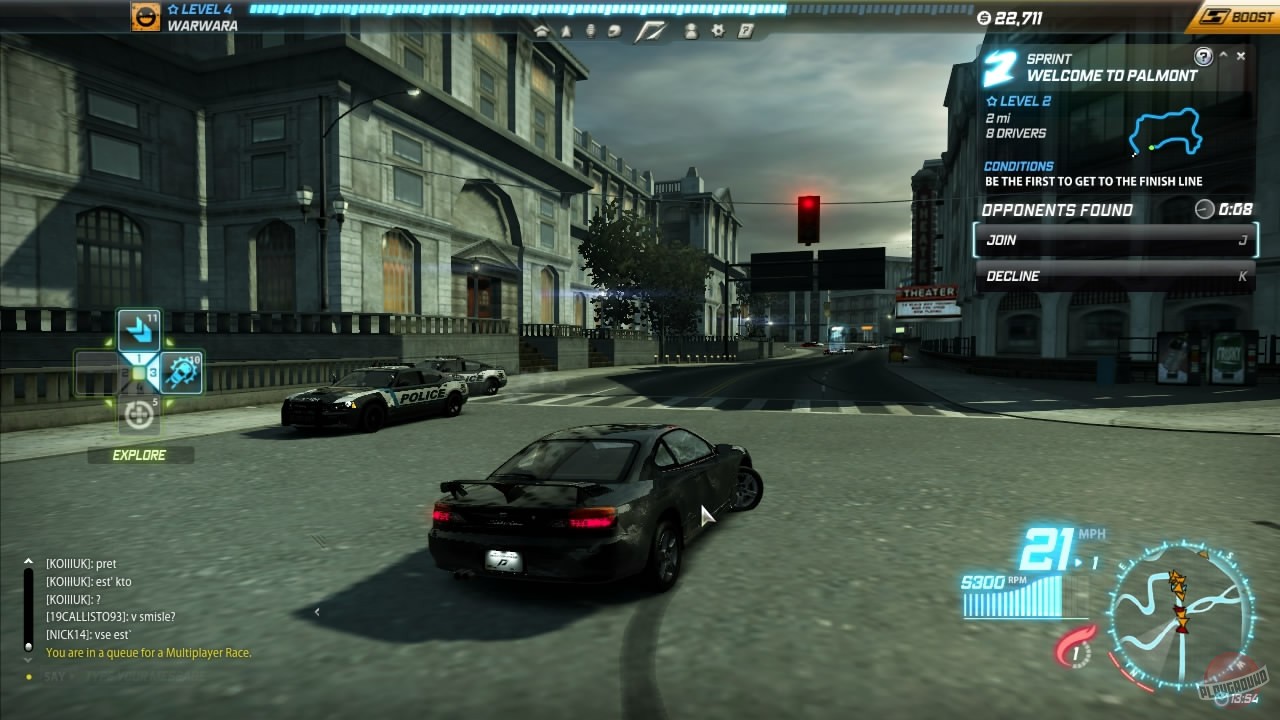Collapse the chat using the left arrow
Image resolution: width=1280 pixels, height=720 pixels.
(x=318, y=611)
